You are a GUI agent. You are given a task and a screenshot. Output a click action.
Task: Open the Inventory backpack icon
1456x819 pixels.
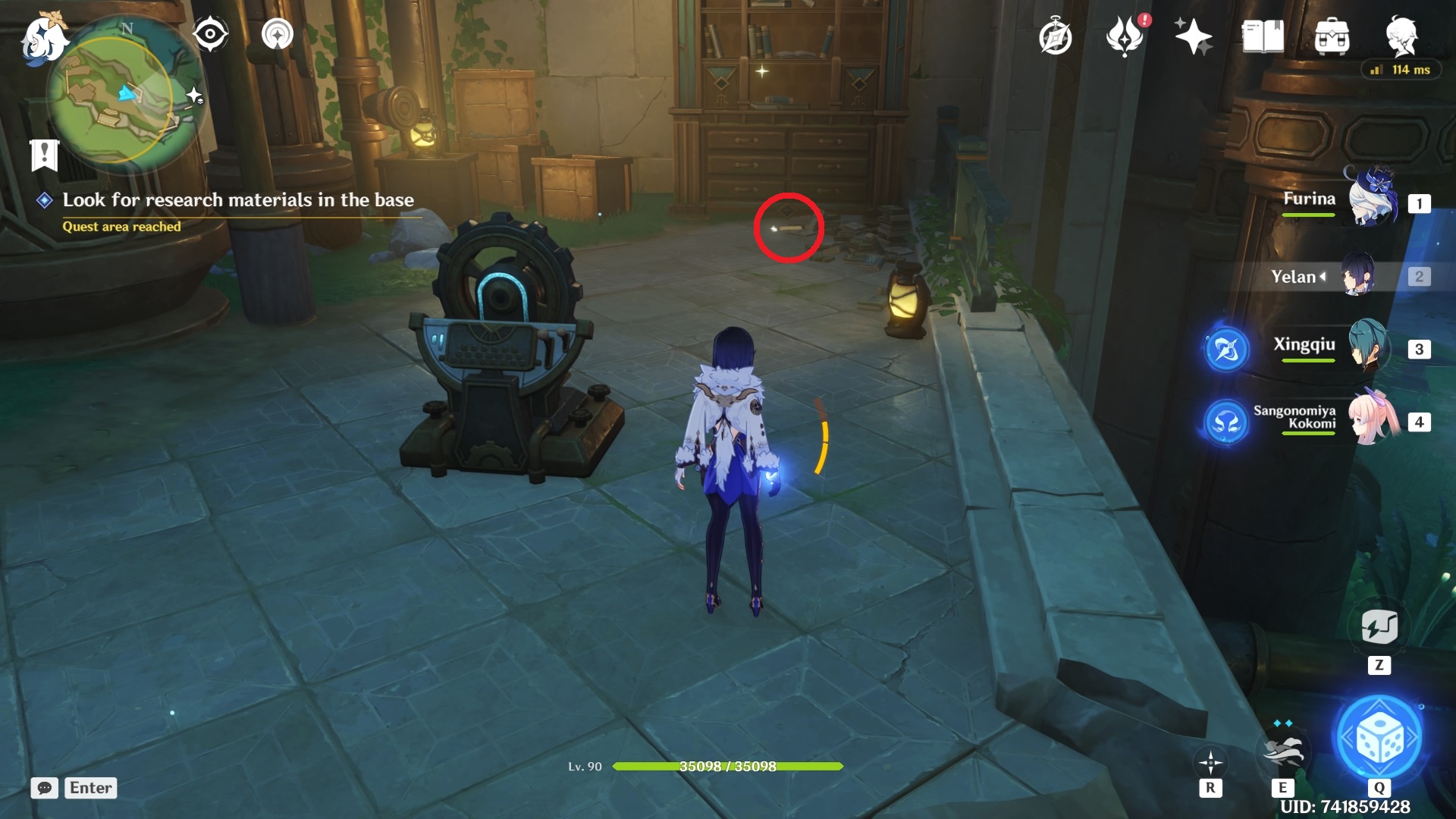(x=1331, y=36)
